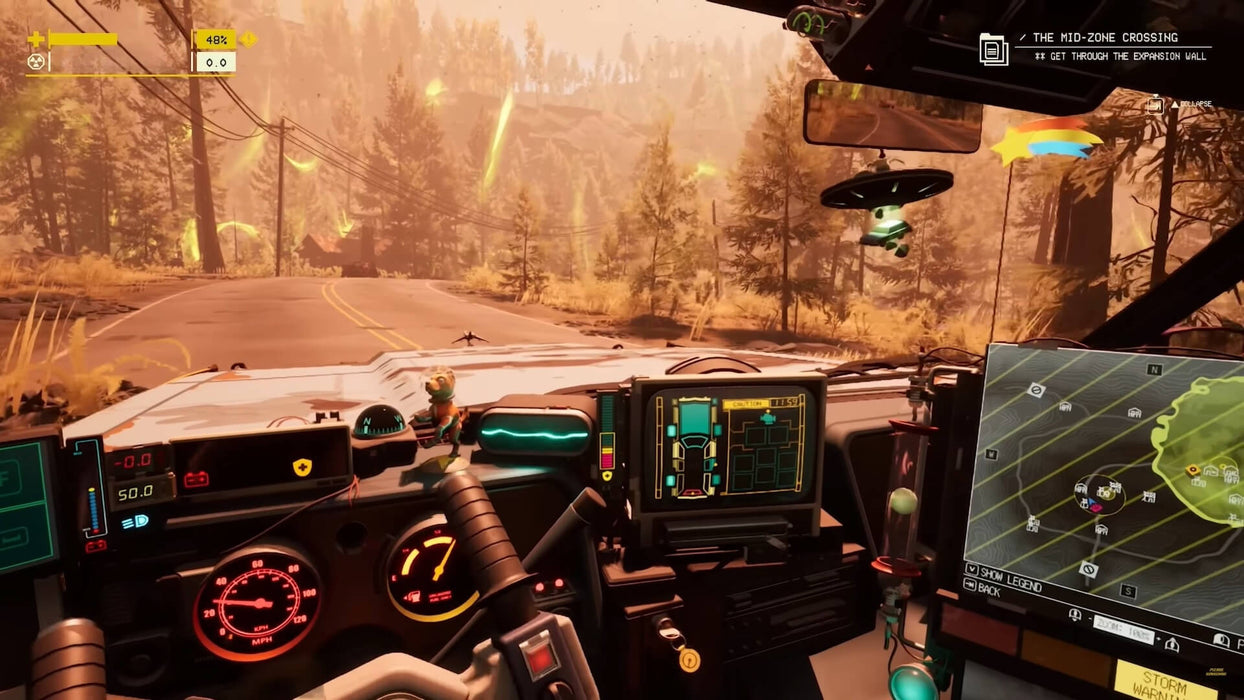
Task: Select the Get Through the Expansion Wall objective
Action: click(x=1124, y=57)
